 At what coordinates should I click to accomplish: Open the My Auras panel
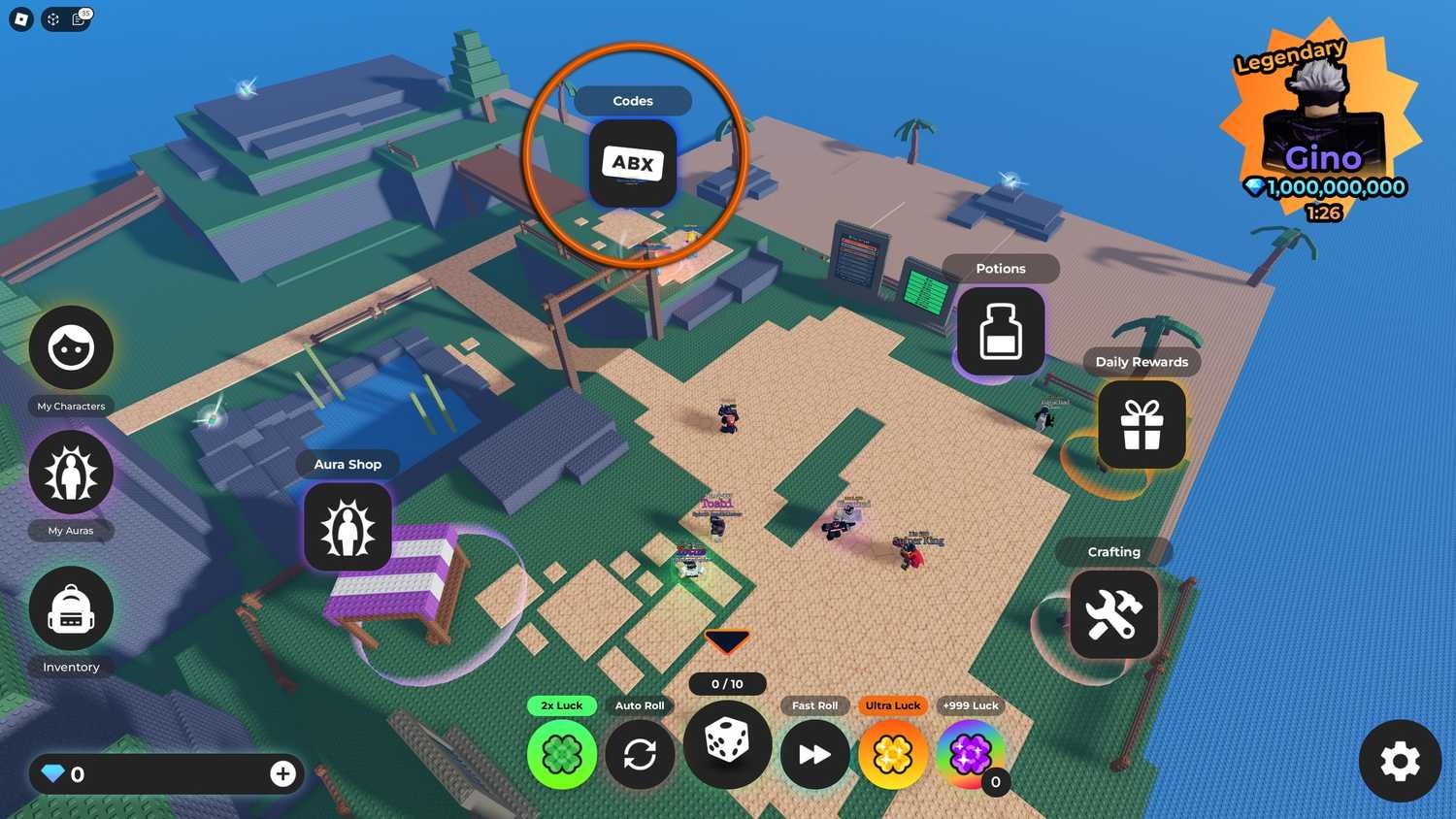click(71, 473)
